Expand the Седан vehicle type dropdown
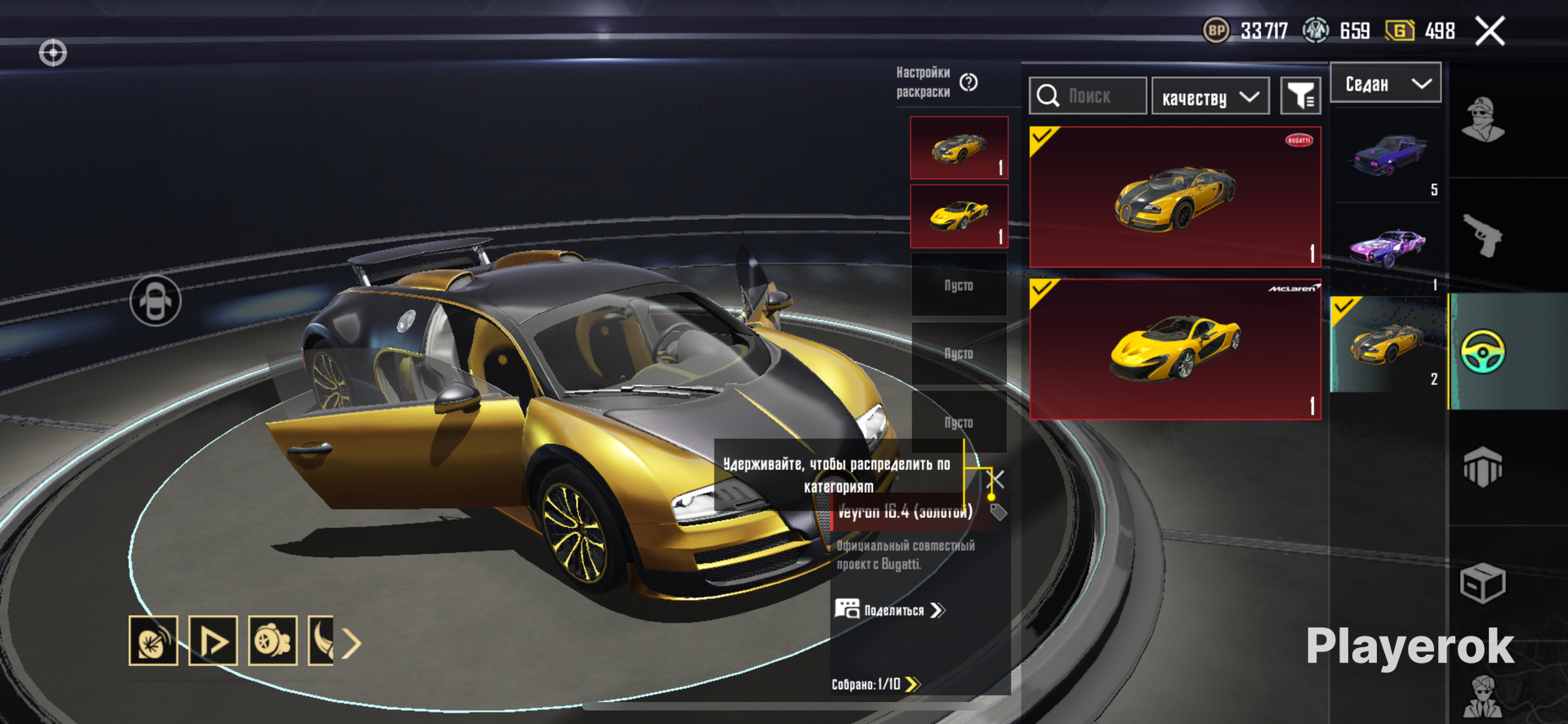This screenshot has width=1568, height=724. click(1386, 83)
